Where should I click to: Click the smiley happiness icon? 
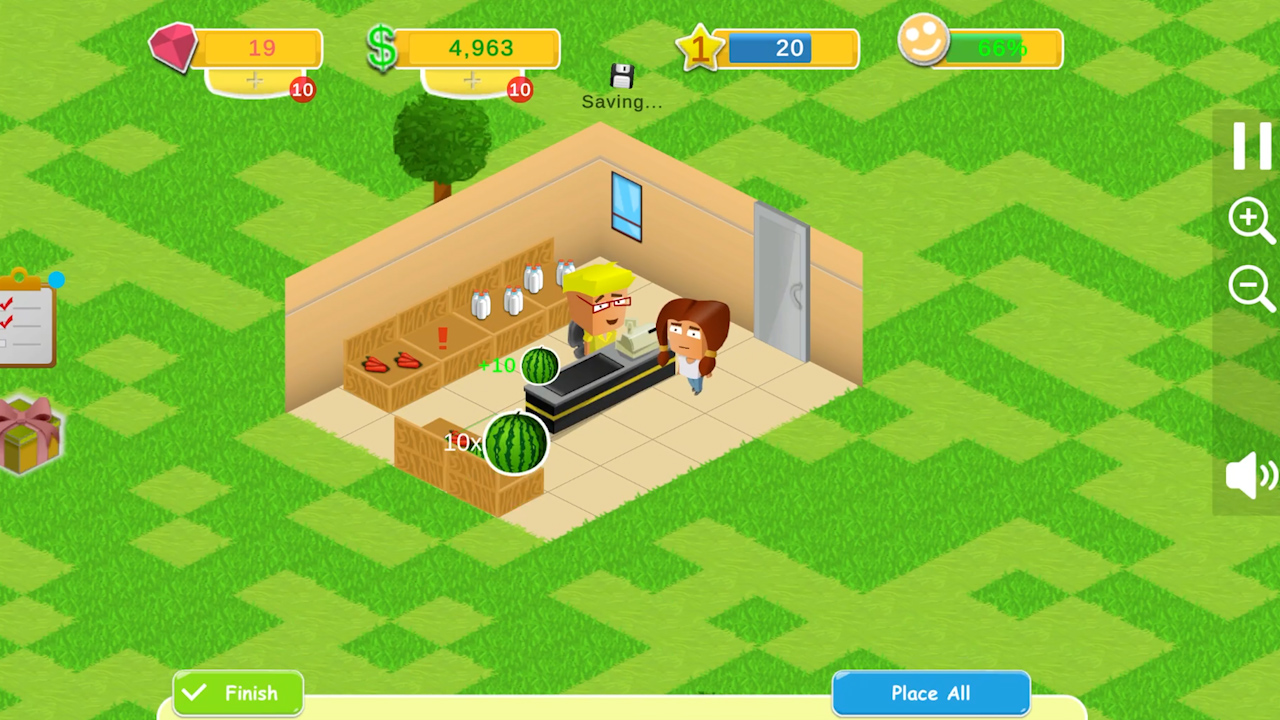tap(925, 44)
